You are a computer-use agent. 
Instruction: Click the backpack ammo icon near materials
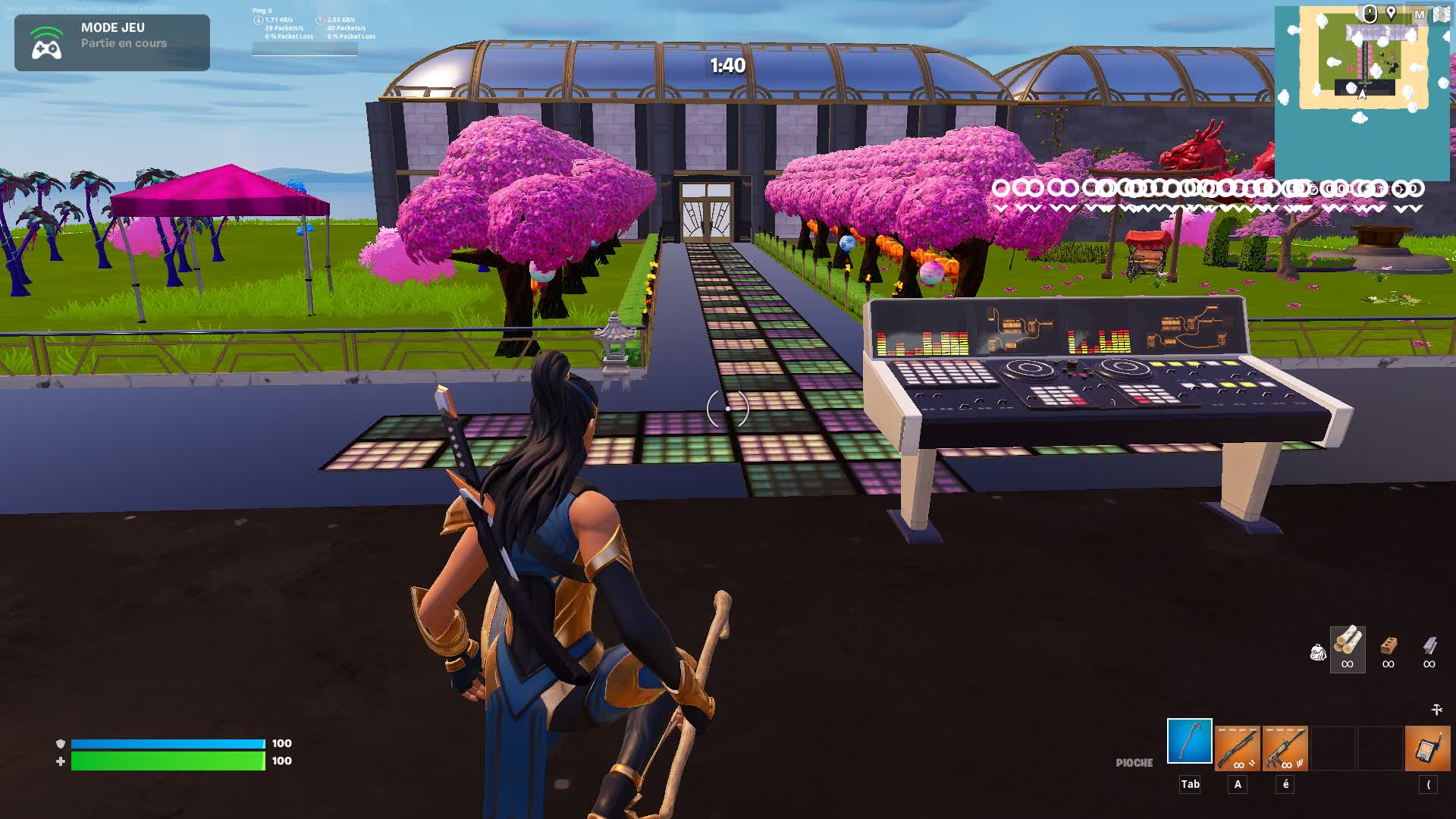click(x=1319, y=651)
